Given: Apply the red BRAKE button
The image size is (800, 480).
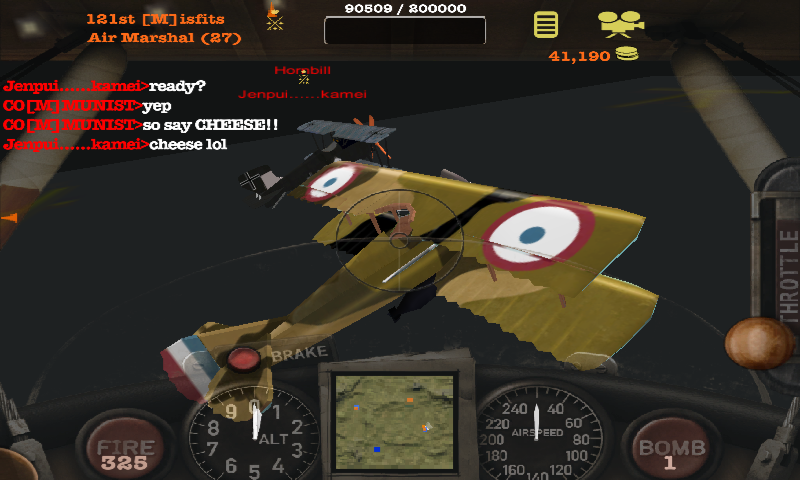Looking at the screenshot, I should point(244,360).
